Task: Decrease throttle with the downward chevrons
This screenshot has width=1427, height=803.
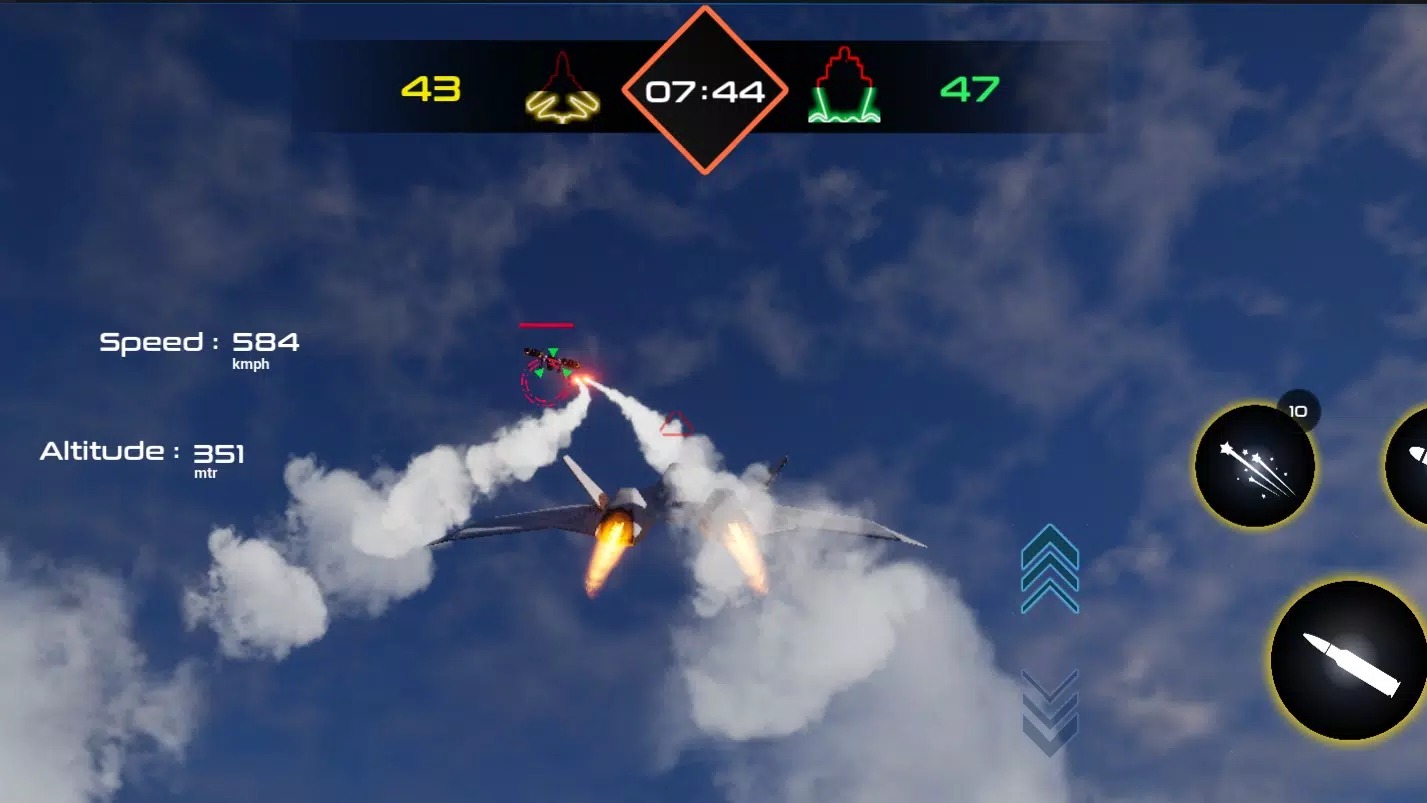Action: click(x=1048, y=710)
